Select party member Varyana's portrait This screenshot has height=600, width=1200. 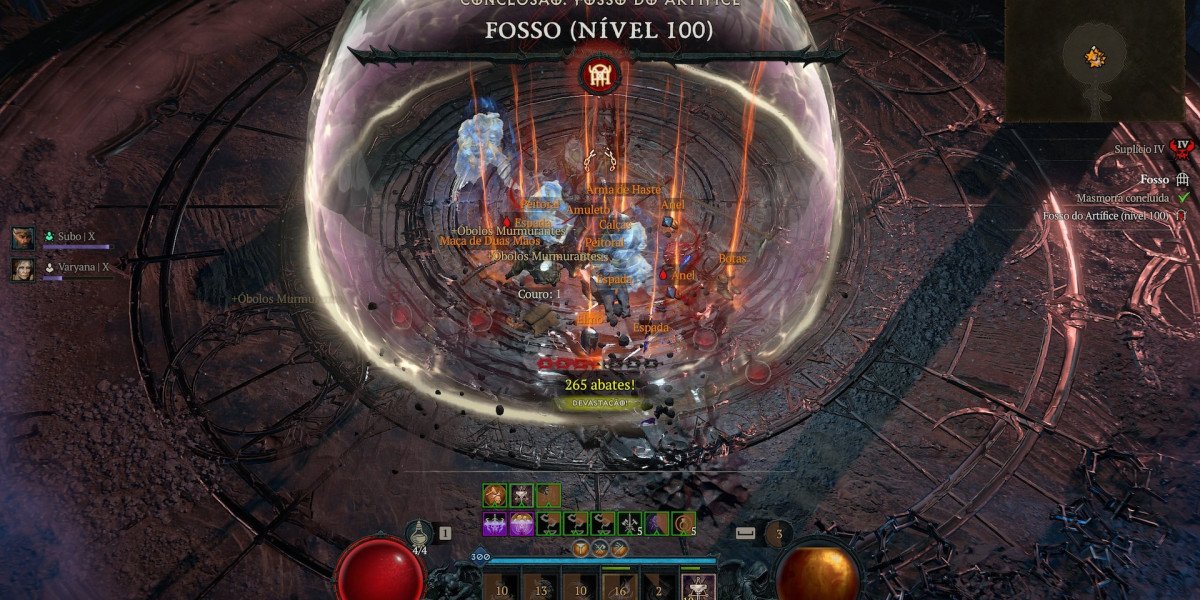[22, 269]
